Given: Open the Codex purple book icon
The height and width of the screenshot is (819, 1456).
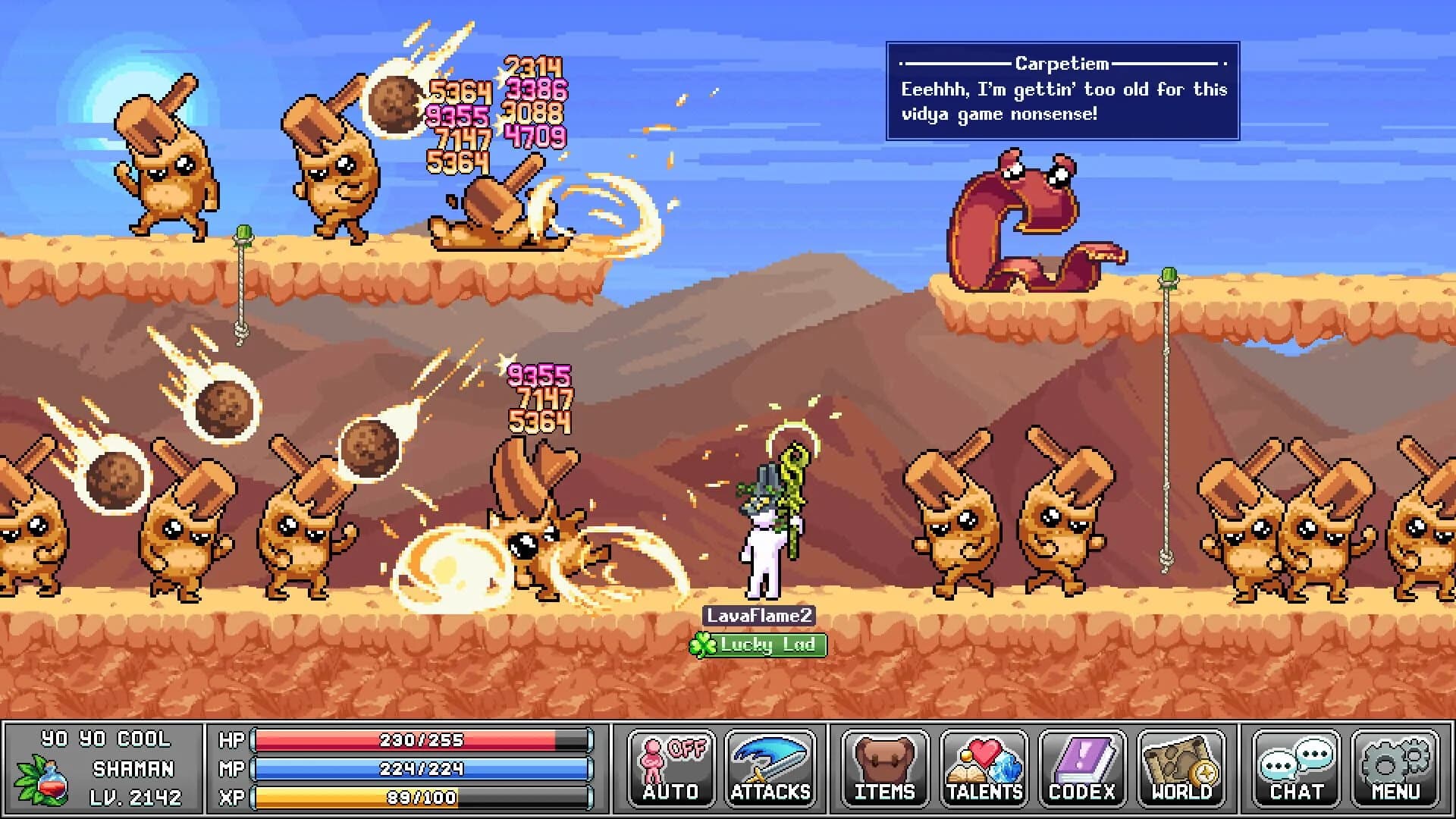Looking at the screenshot, I should tap(1082, 758).
